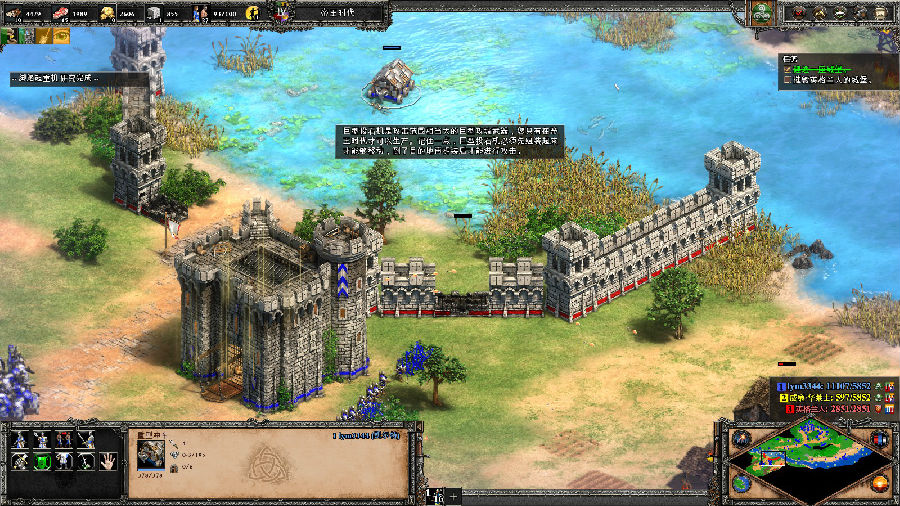The height and width of the screenshot is (506, 900).
Task: Click the round green icon on the top bar
Action: 763,13
